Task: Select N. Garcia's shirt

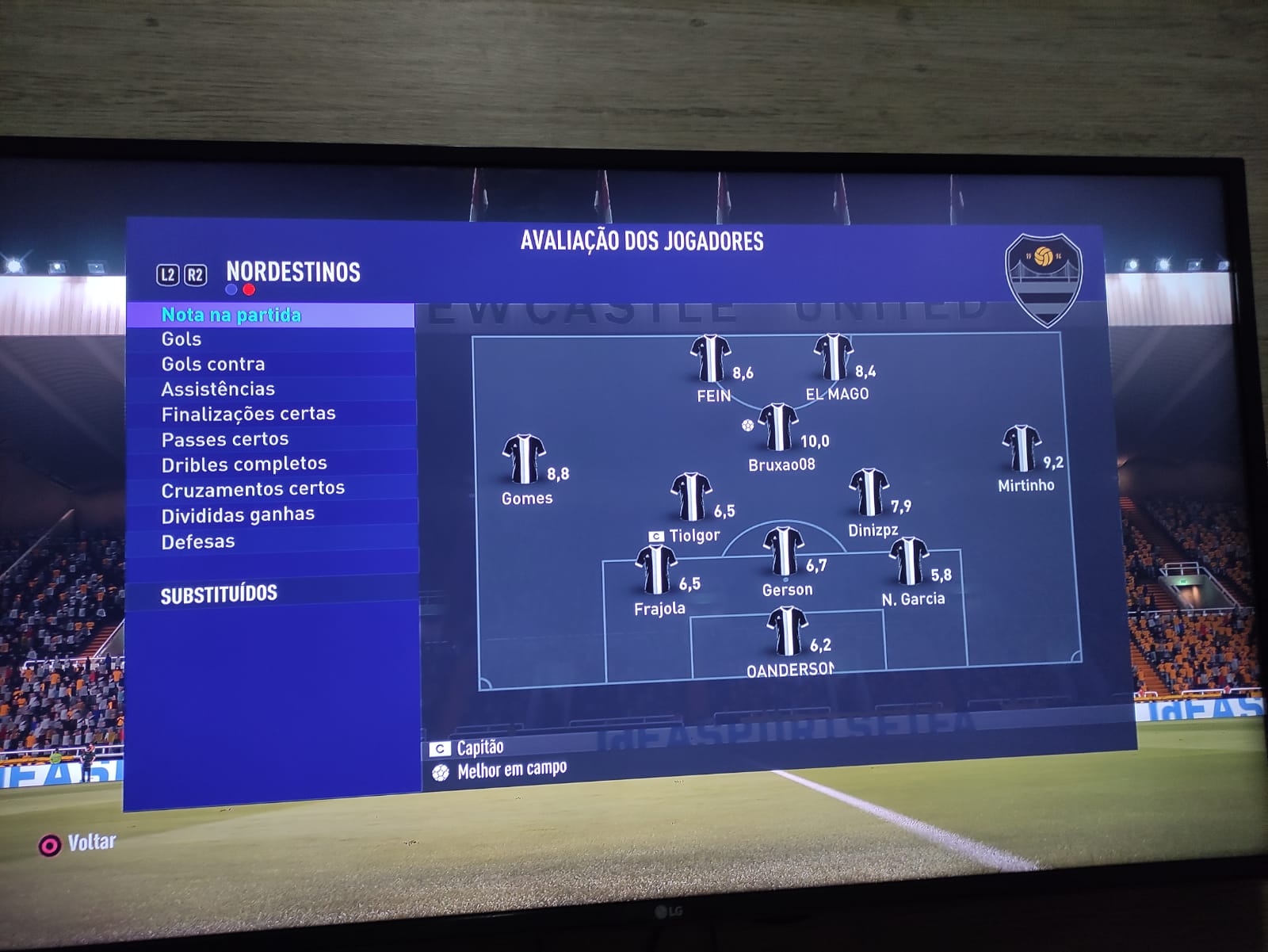Action: point(908,560)
